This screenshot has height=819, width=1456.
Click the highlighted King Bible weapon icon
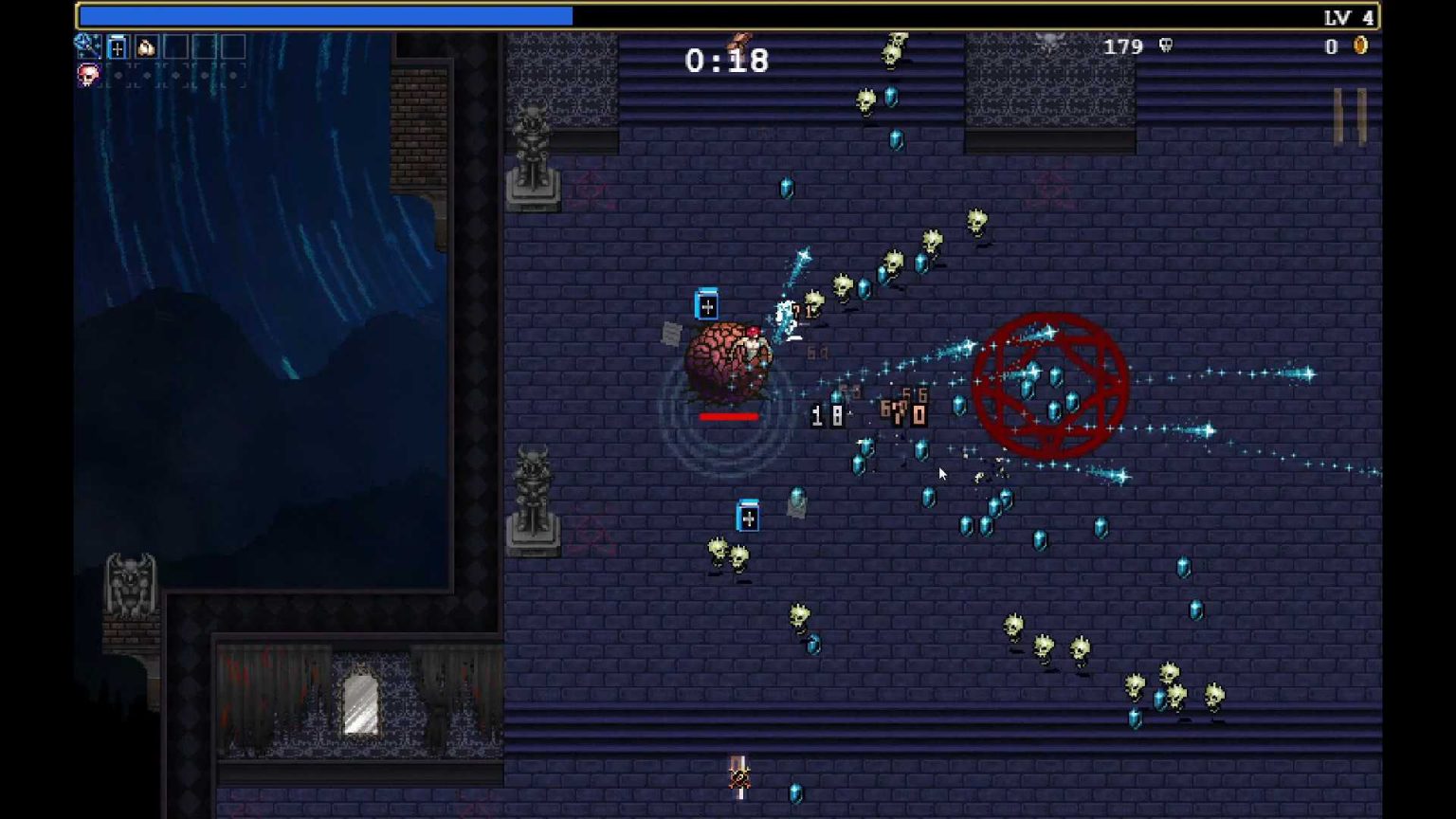pos(117,47)
